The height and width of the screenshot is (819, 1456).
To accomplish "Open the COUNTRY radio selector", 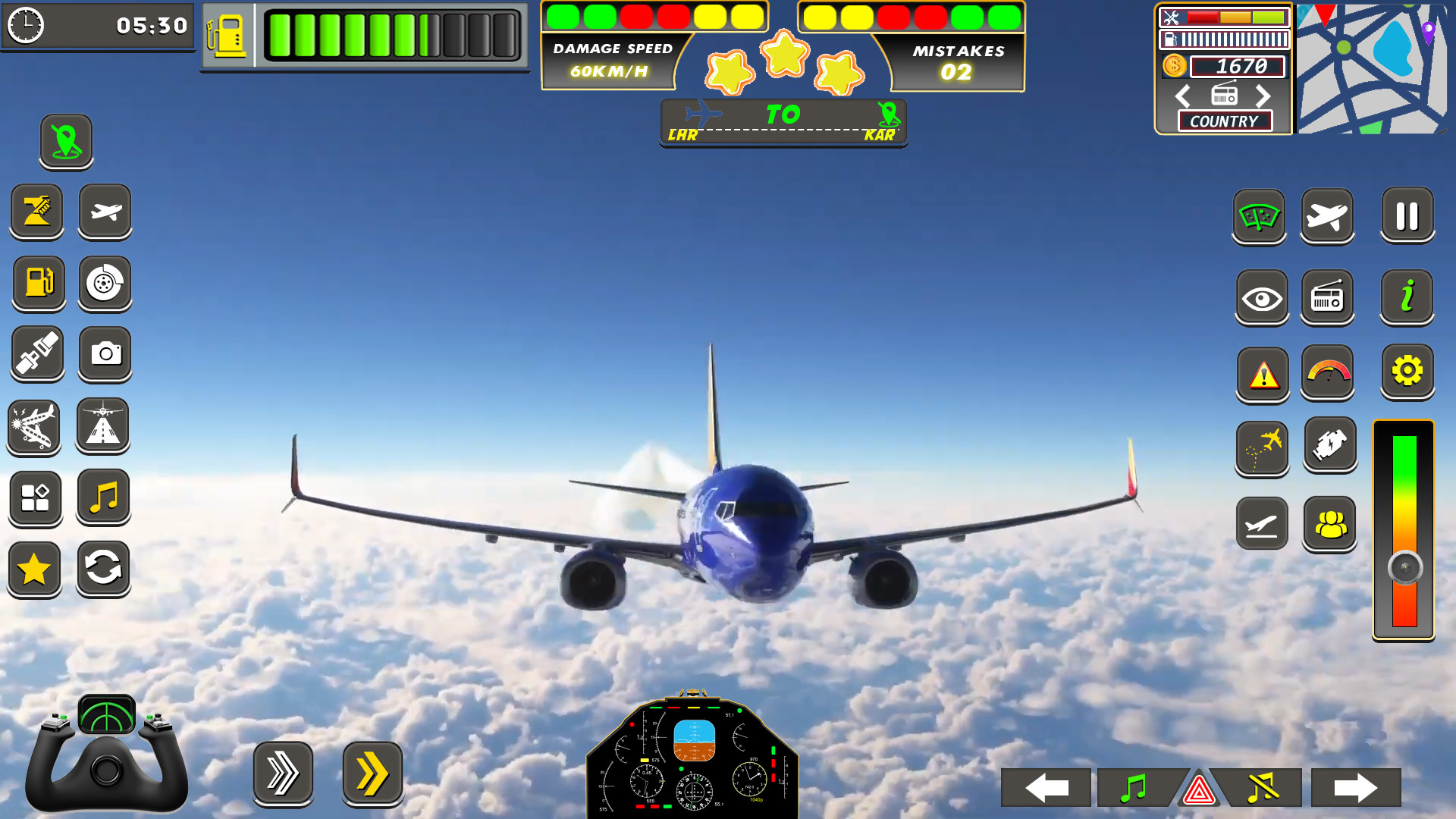I will (1224, 121).
